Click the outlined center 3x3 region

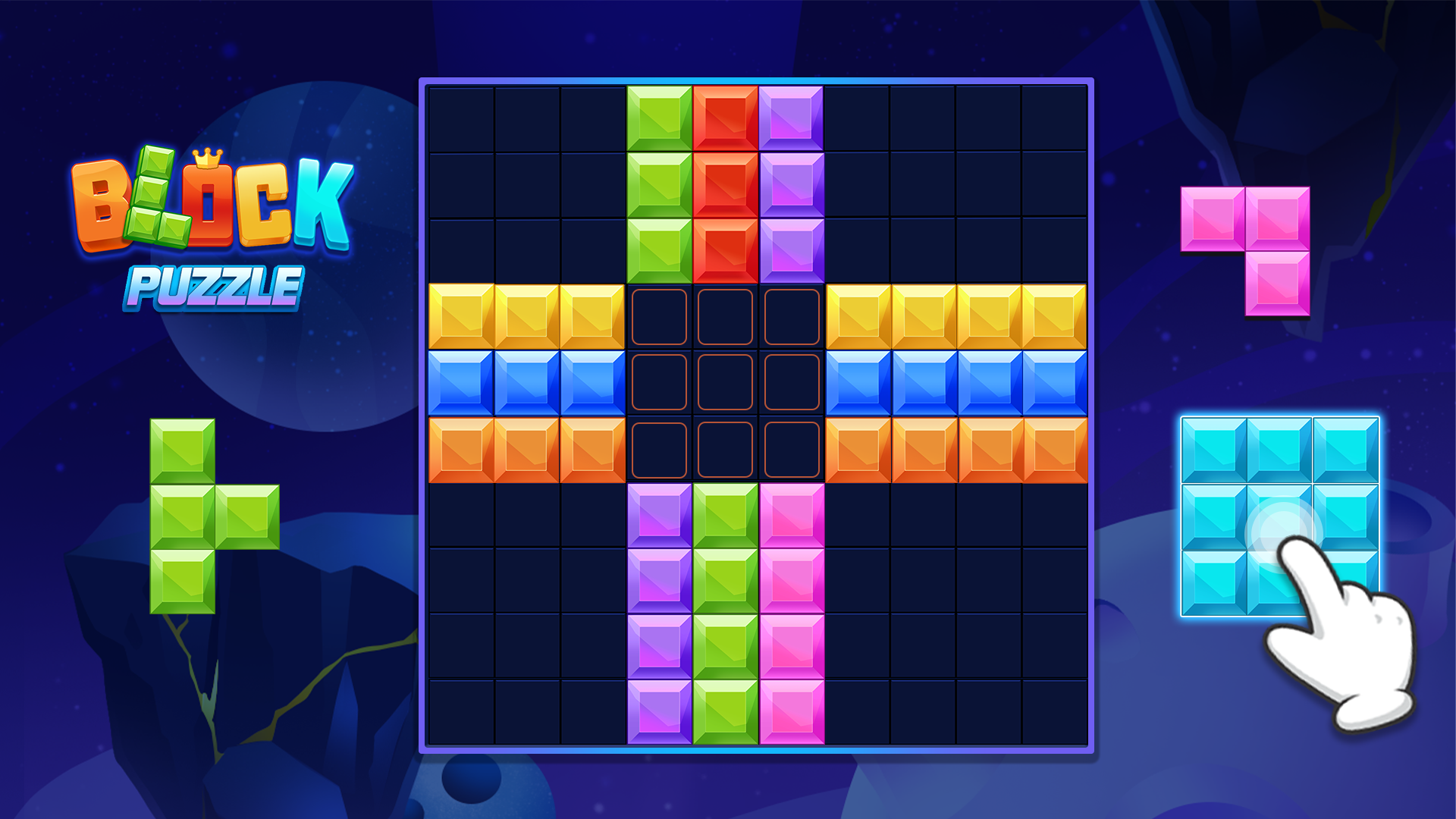[x=724, y=383]
